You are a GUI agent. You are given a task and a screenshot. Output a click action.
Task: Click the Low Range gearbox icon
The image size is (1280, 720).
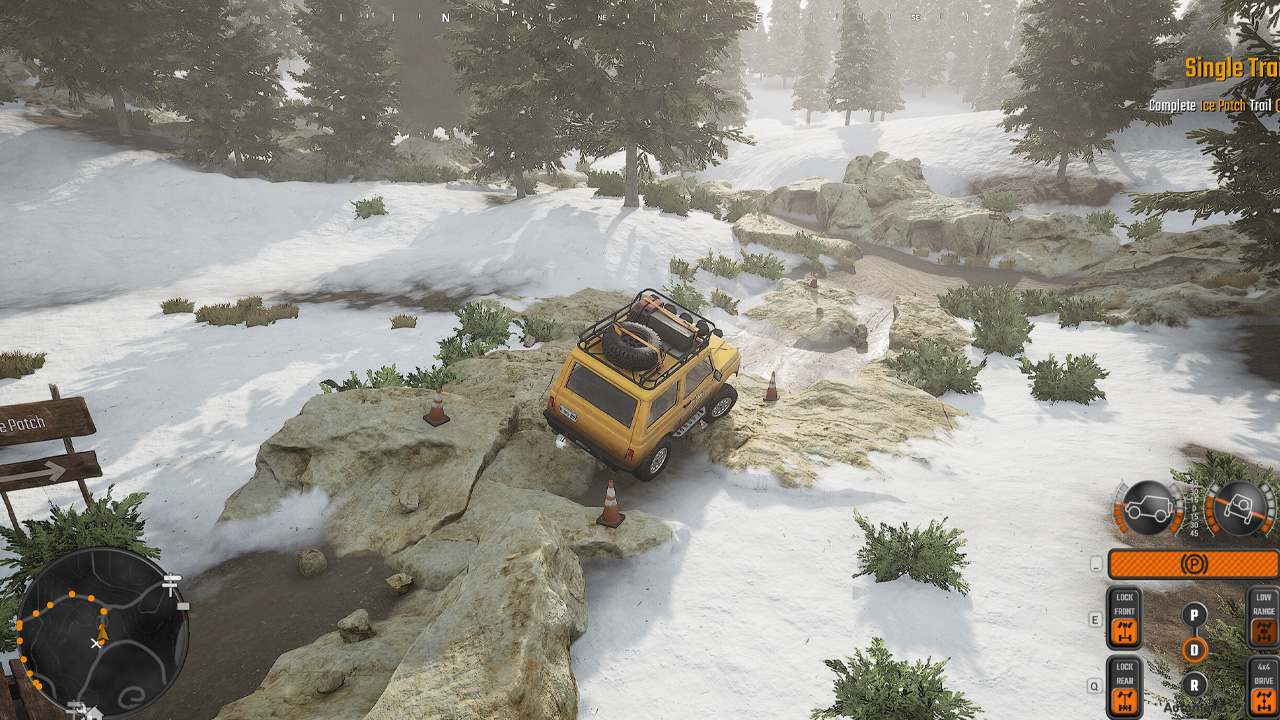[1262, 628]
